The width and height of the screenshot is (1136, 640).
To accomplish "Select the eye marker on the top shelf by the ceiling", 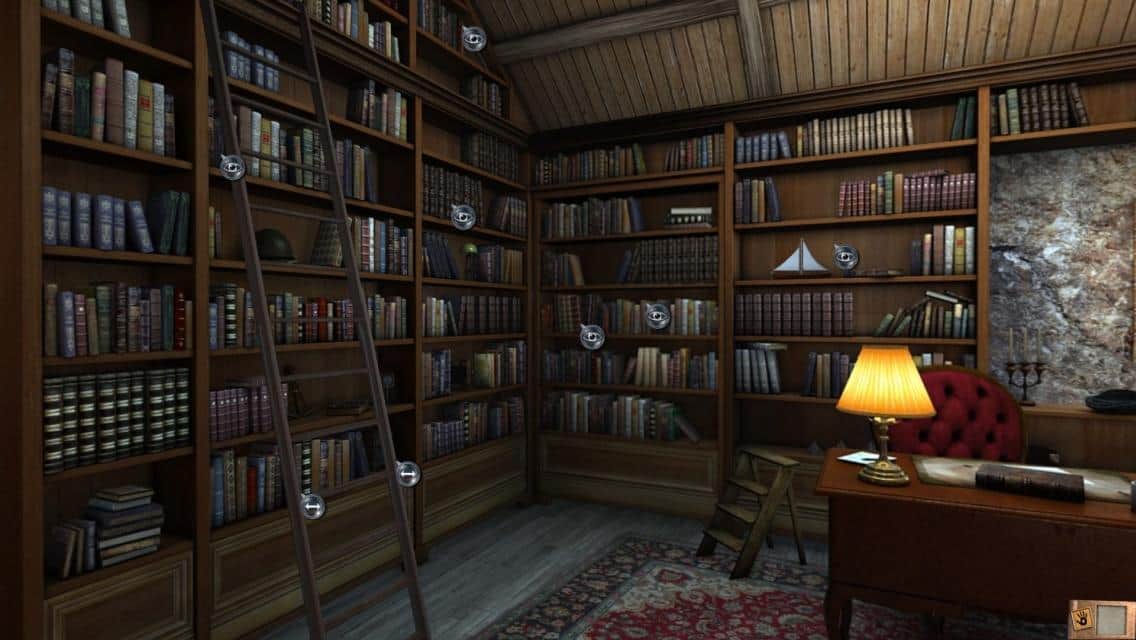I will coord(474,39).
